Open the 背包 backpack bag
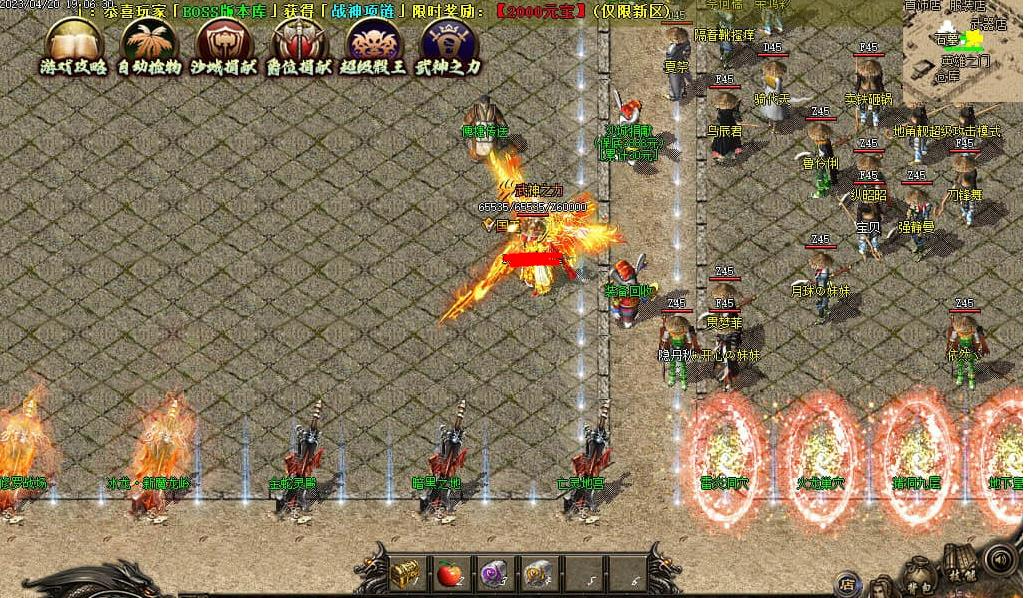The width and height of the screenshot is (1031, 598). coord(919,573)
